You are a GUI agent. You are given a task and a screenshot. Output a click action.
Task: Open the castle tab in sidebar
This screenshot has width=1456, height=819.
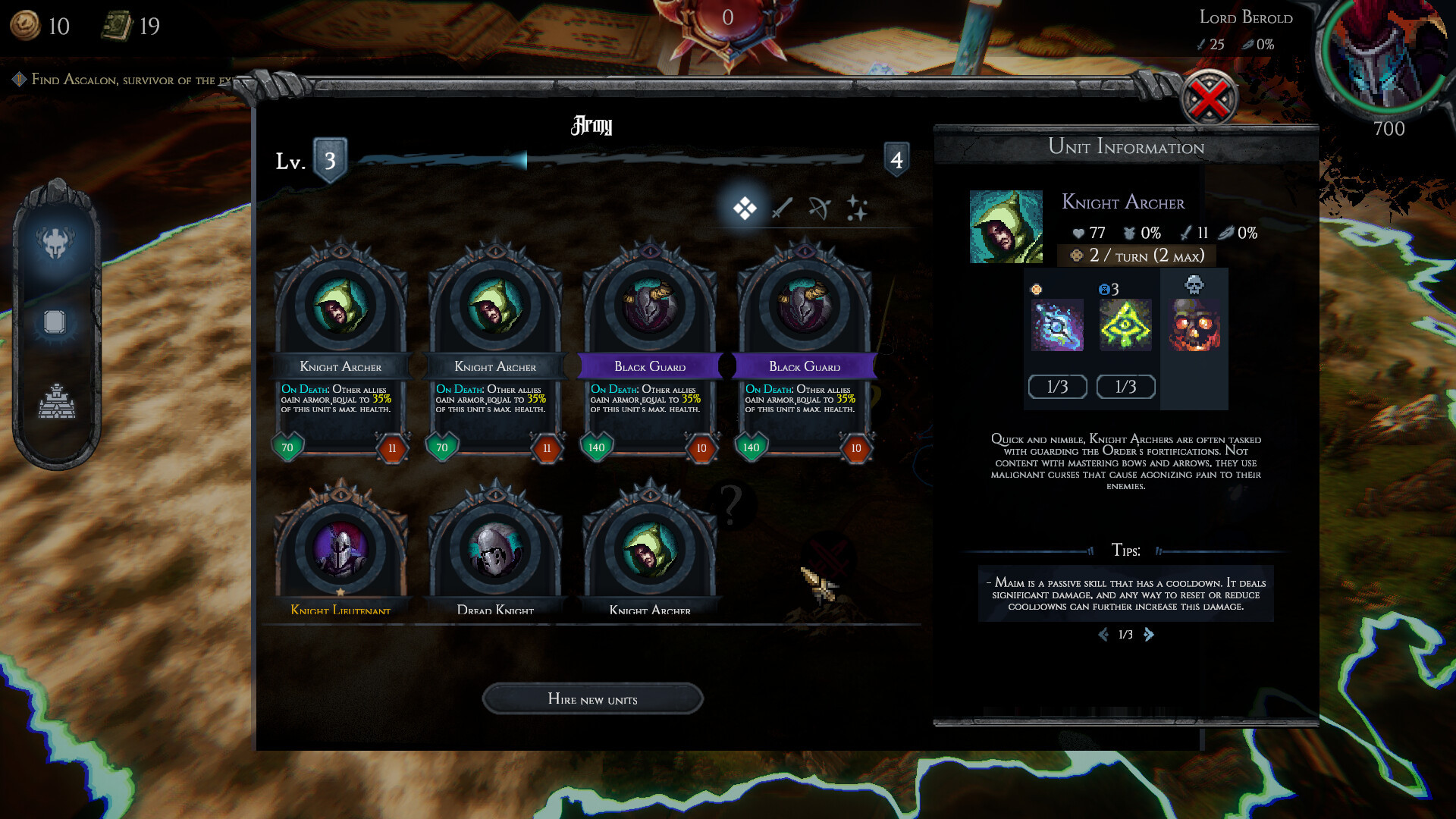[56, 402]
